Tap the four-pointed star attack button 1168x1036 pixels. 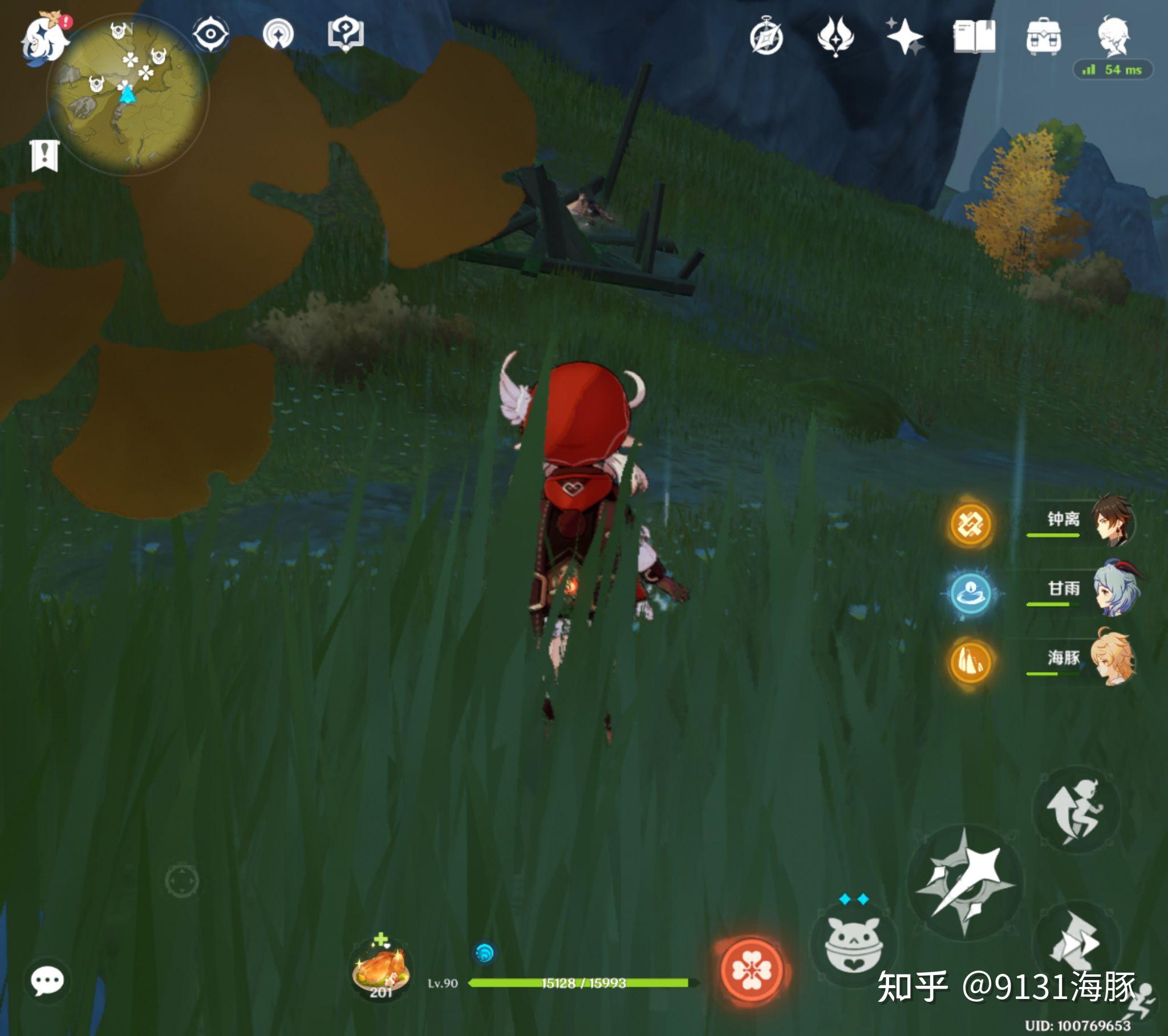pyautogui.click(x=964, y=881)
